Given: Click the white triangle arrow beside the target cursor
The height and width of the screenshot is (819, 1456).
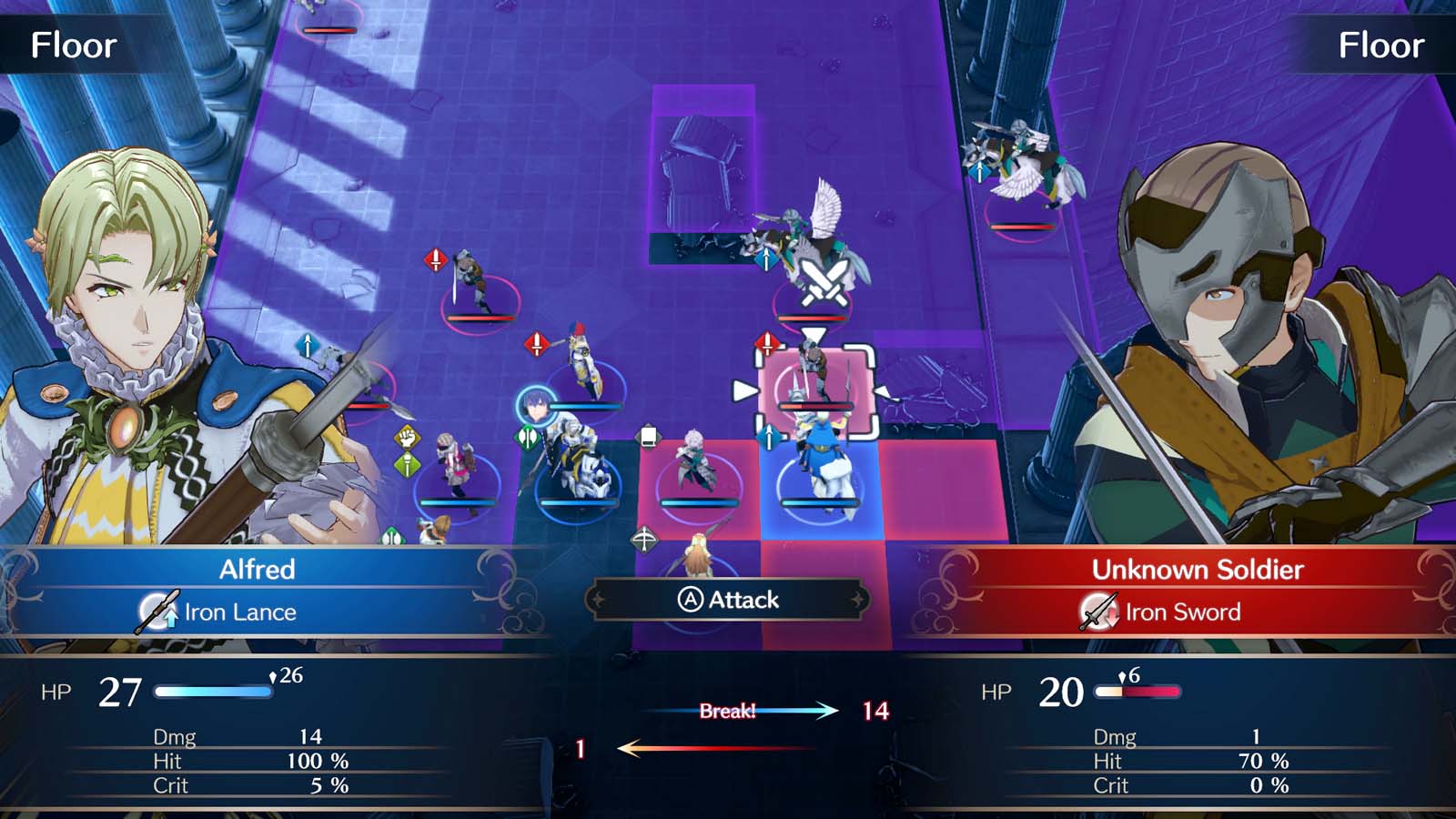Looking at the screenshot, I should coord(743,389).
